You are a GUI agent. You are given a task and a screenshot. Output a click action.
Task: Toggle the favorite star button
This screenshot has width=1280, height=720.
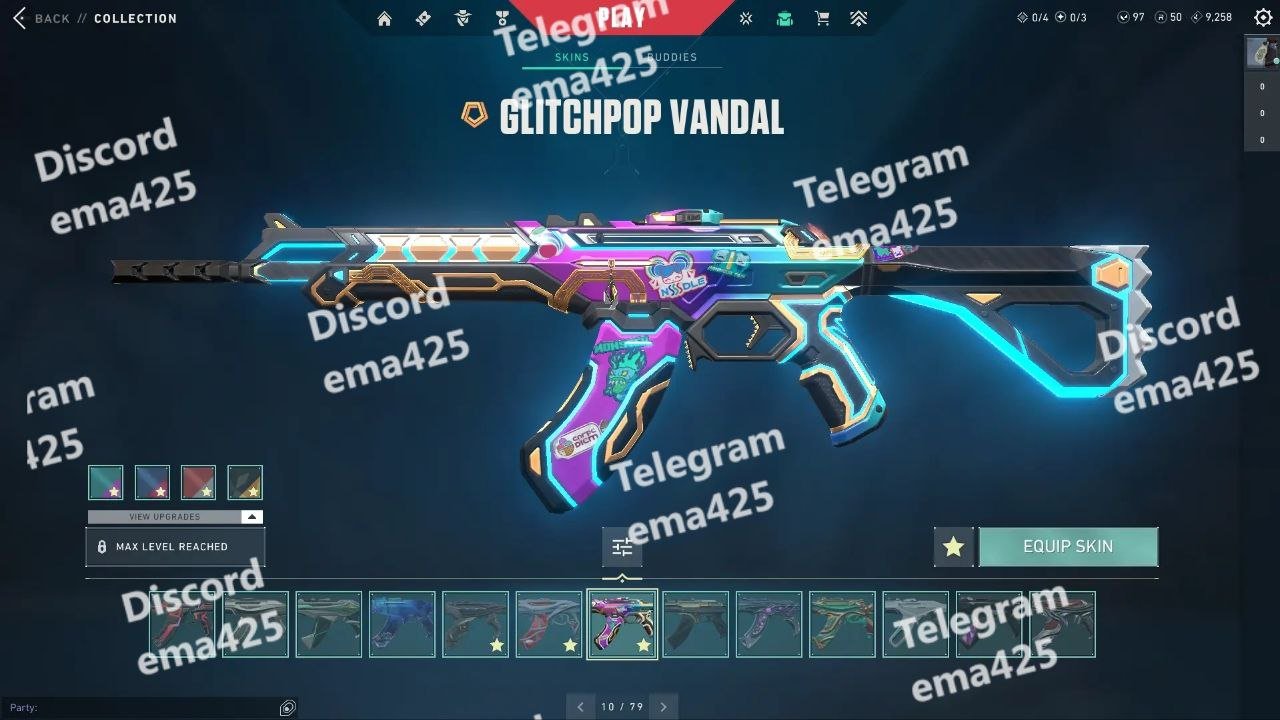(x=953, y=547)
